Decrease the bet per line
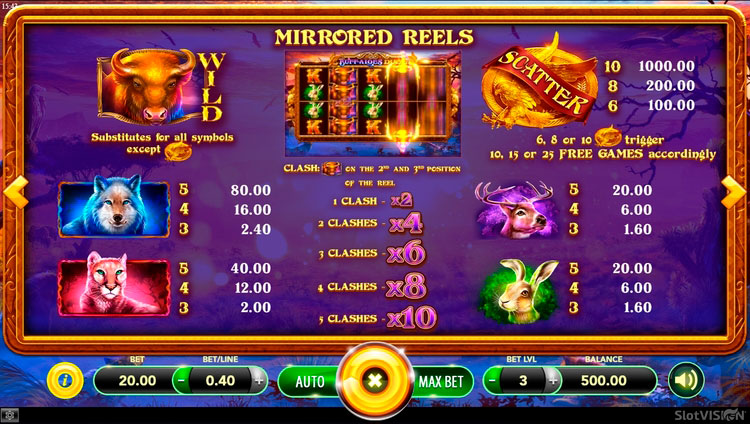Viewport: 750px width, 424px height. click(181, 380)
